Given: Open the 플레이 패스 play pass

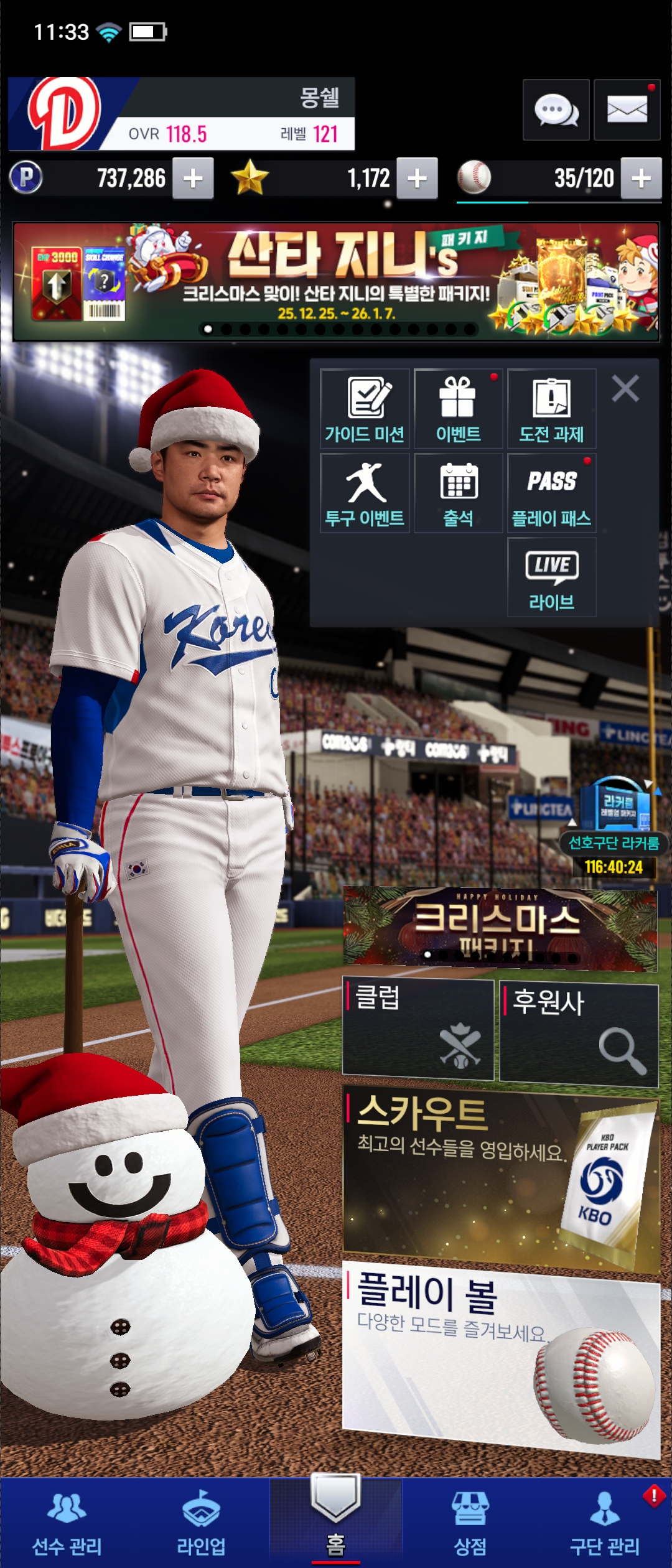Looking at the screenshot, I should tap(551, 493).
